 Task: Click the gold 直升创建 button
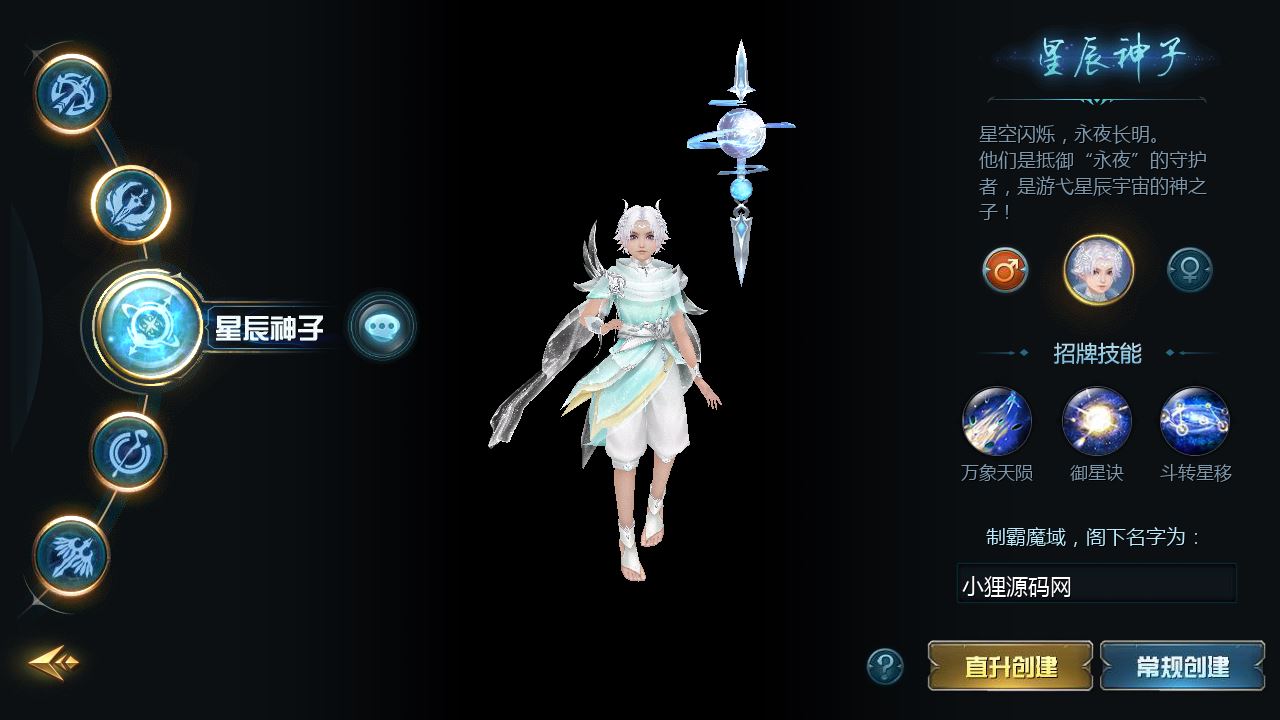coord(1010,666)
